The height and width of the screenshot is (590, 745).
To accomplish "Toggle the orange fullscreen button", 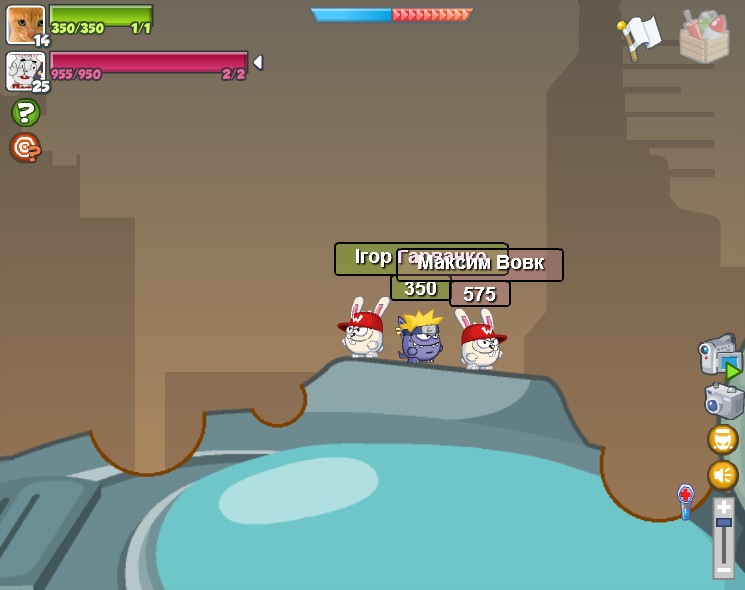I will click(722, 439).
